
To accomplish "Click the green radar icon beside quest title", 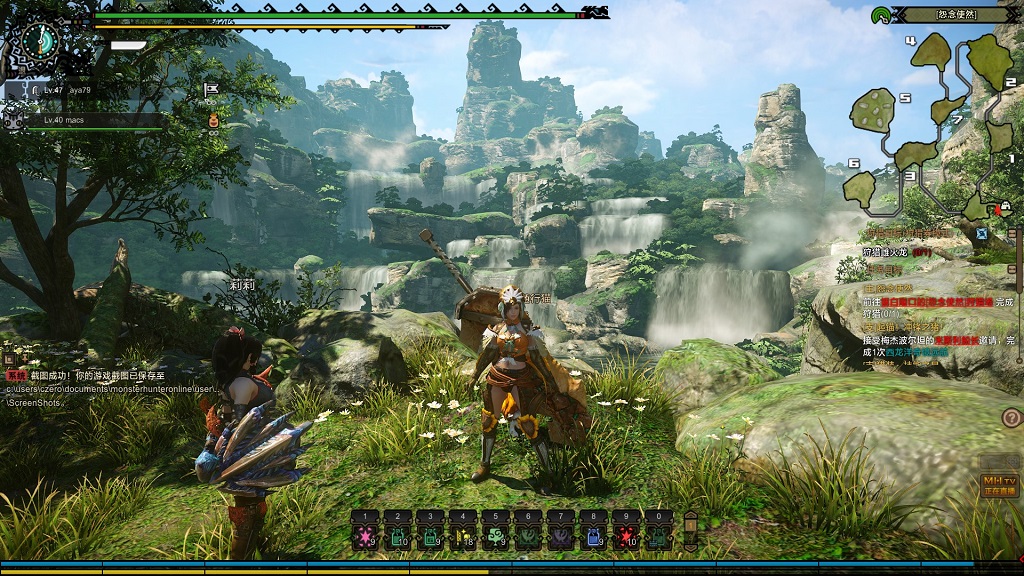I will pyautogui.click(x=881, y=15).
